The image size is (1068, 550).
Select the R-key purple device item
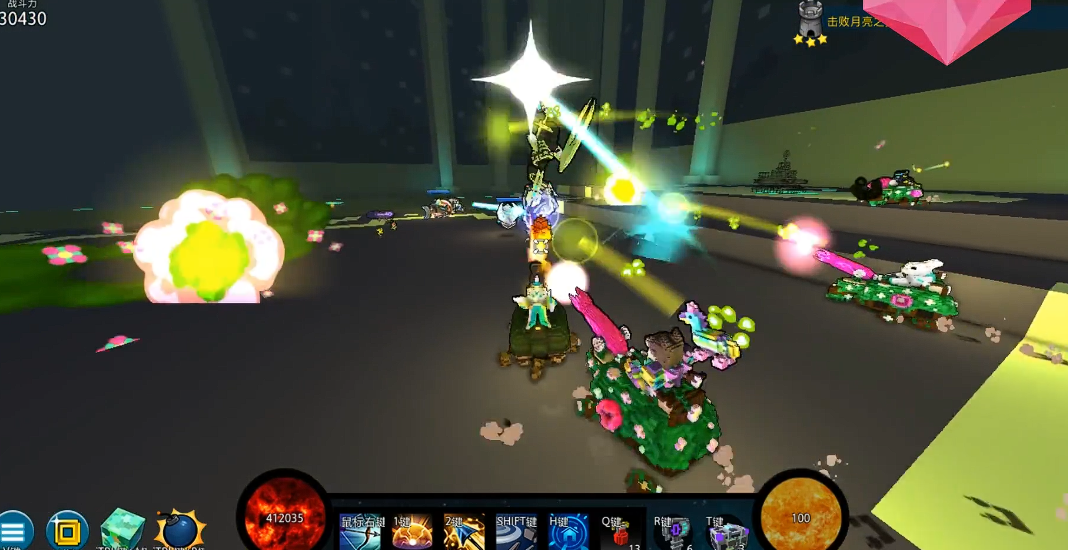(672, 534)
